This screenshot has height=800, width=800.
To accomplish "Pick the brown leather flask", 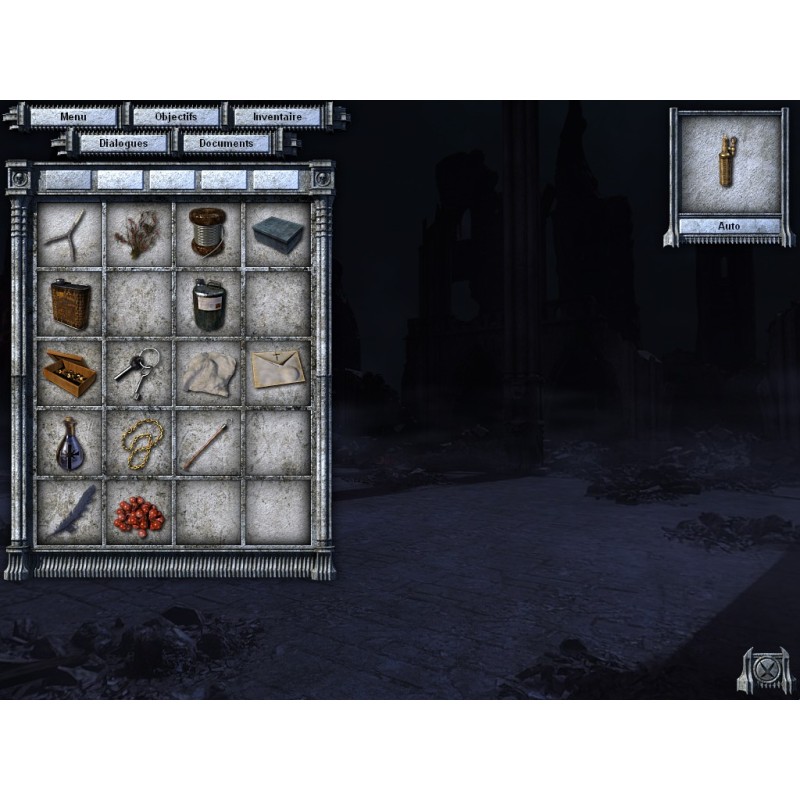I will click(70, 302).
